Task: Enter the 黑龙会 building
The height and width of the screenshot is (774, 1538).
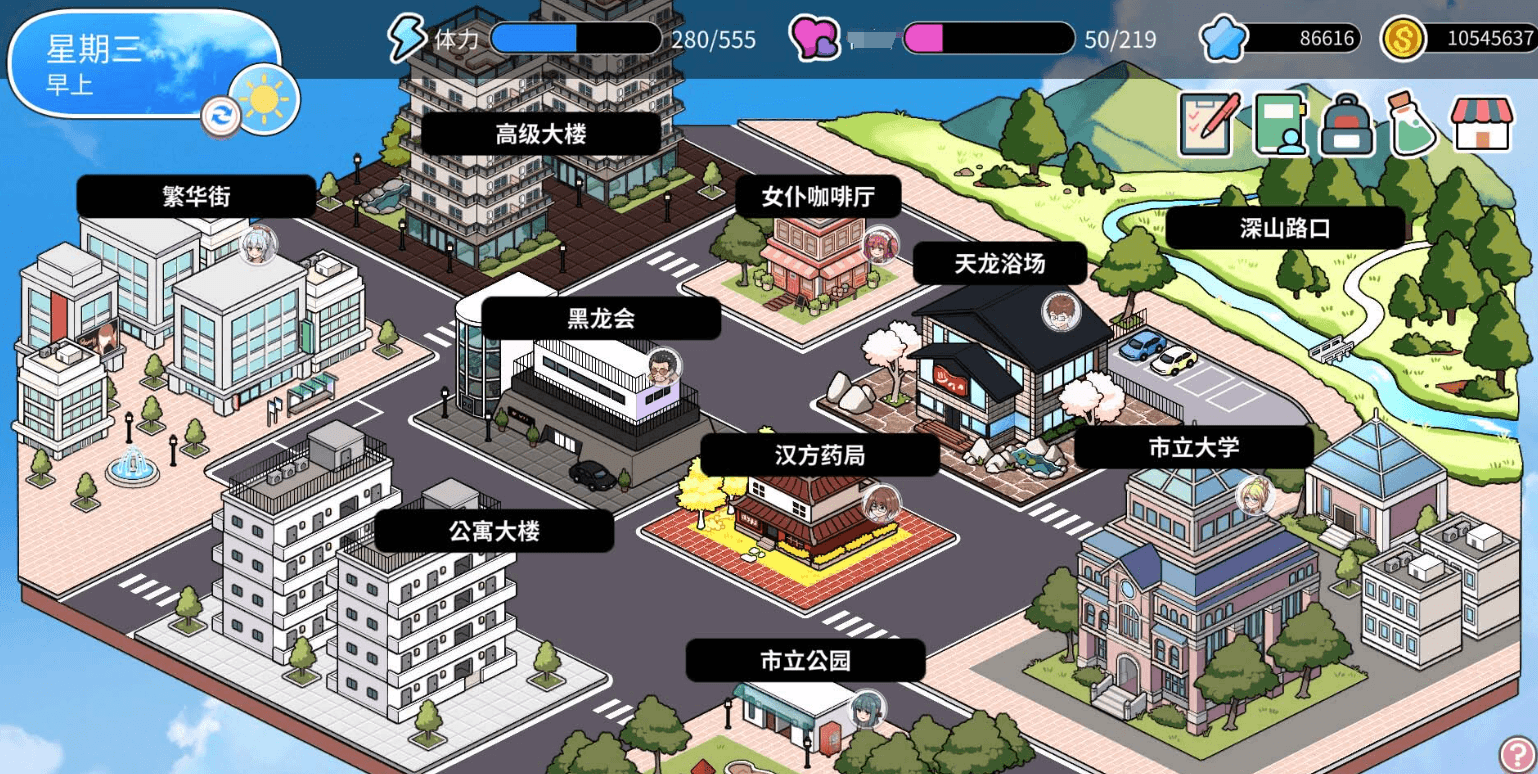Action: (x=600, y=317)
